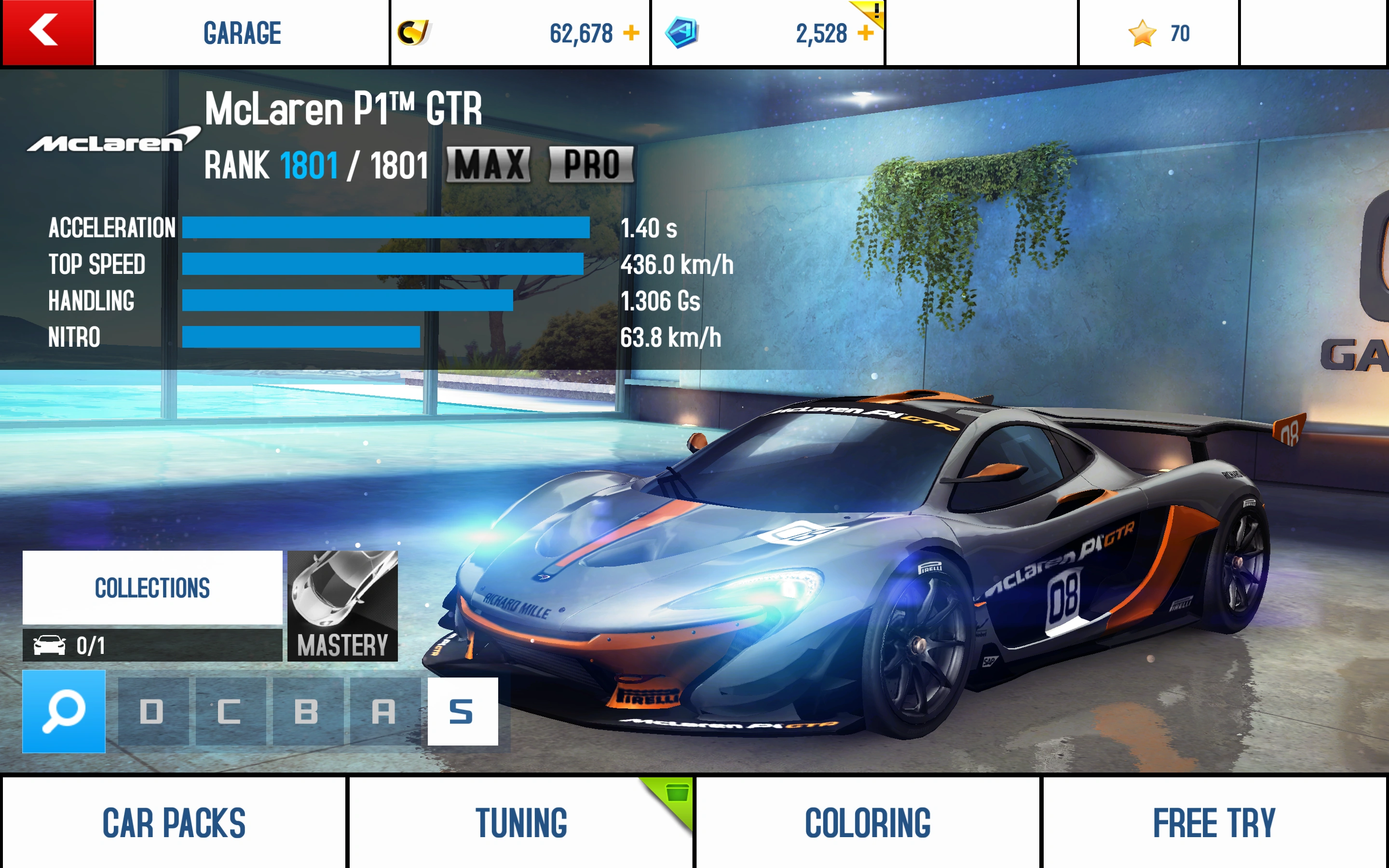The width and height of the screenshot is (1389, 868).
Task: Switch to class A cars
Action: 384,712
